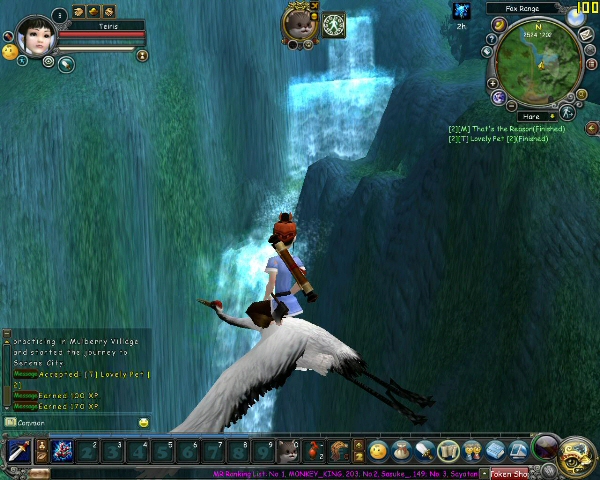Activate the sword skill in the hotbar
Image resolution: width=600 pixels, height=480 pixels.
tap(17, 452)
